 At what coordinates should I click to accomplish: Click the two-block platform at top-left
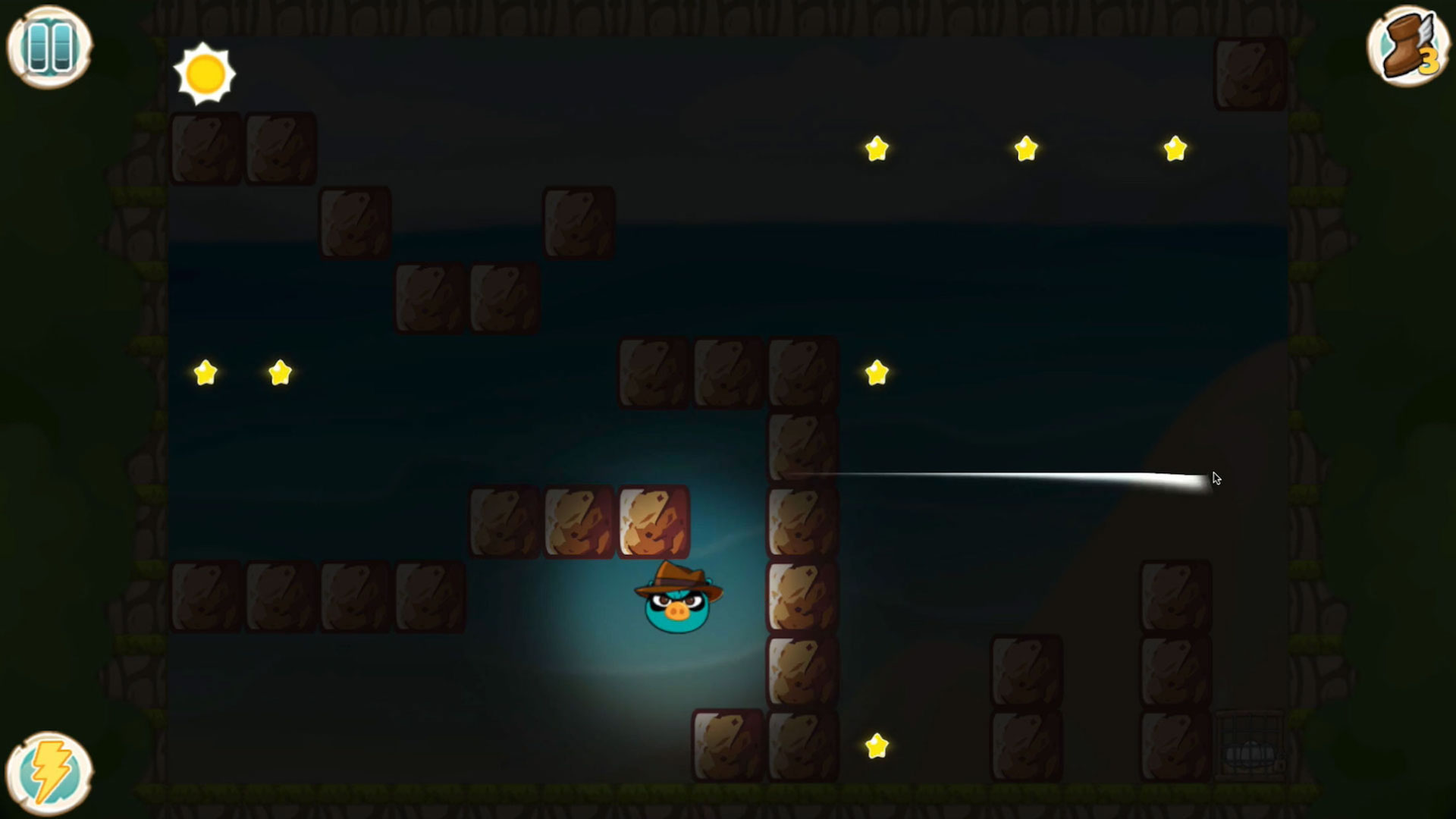[x=243, y=149]
